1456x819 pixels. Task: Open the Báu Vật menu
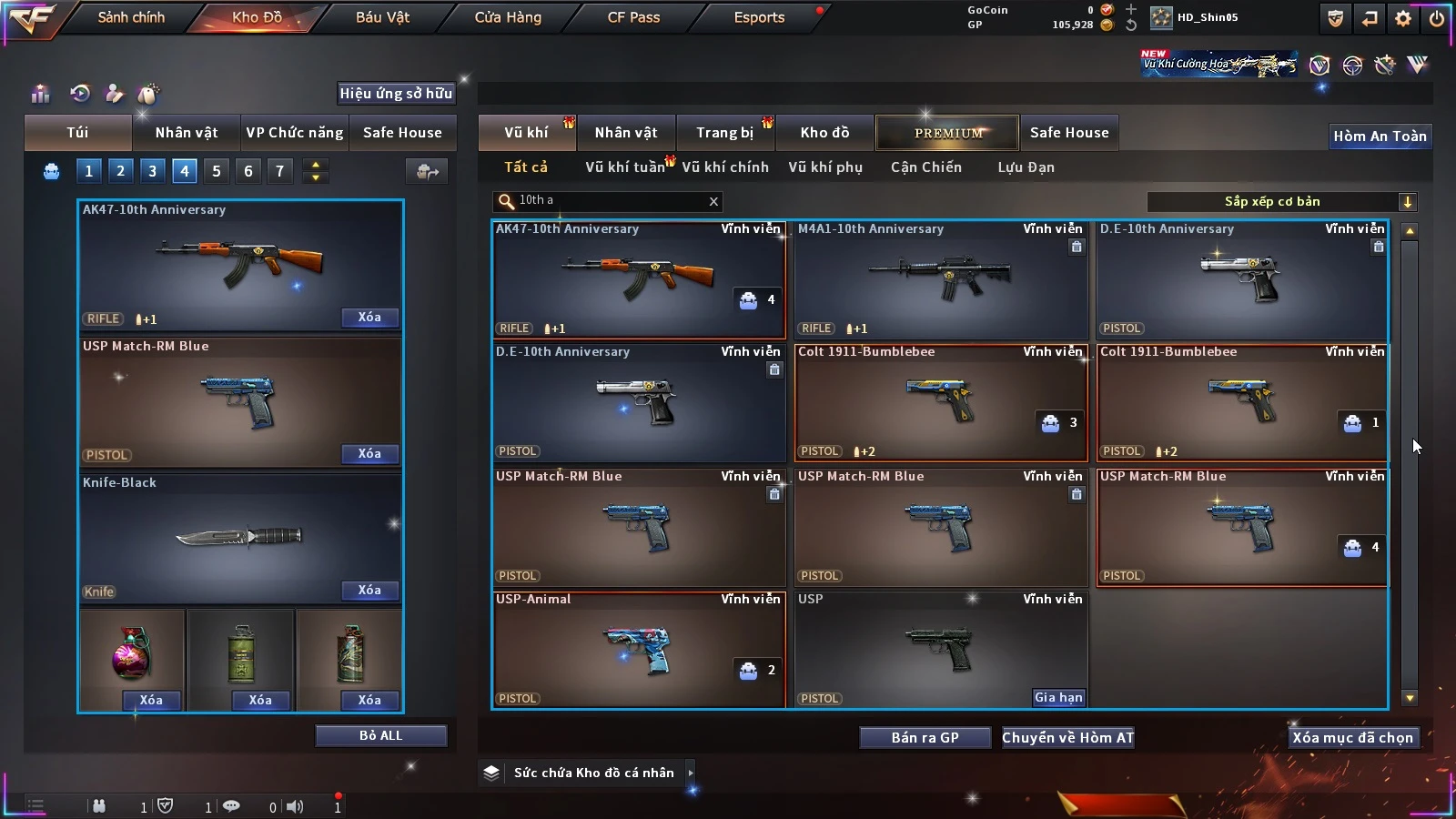pyautogui.click(x=382, y=17)
